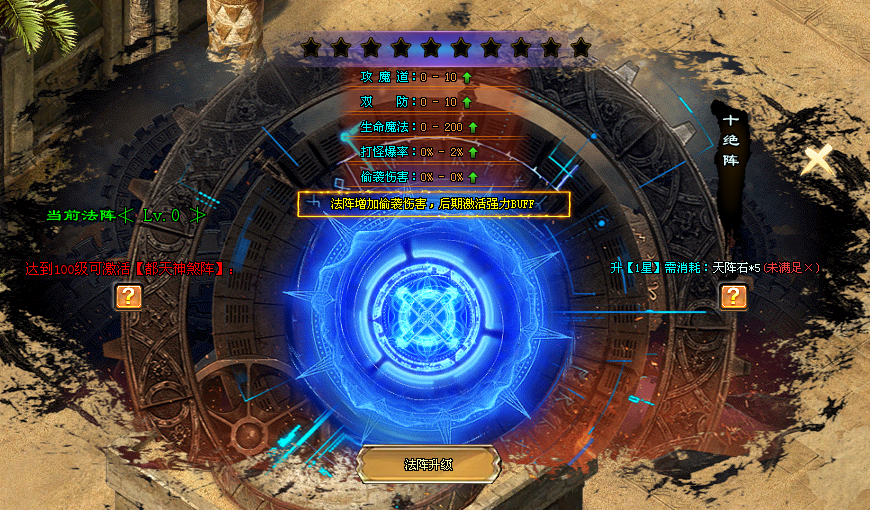Open the help icon under 天阵石 cost

coord(733,295)
